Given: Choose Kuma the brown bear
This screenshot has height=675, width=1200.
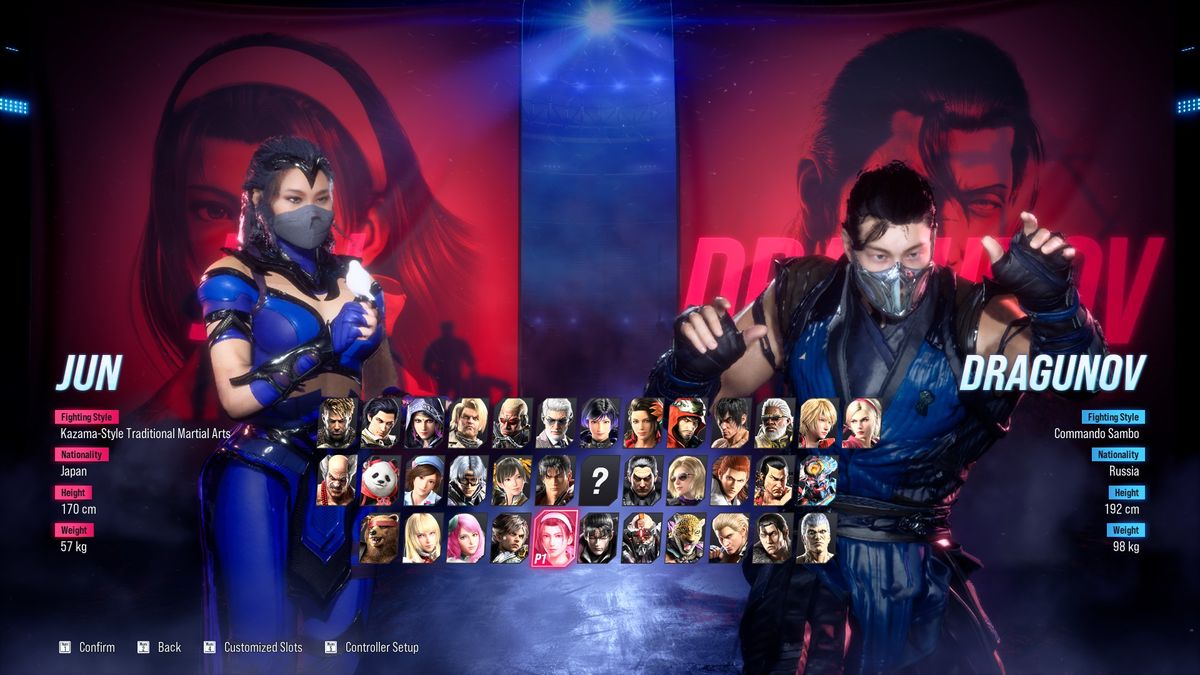Looking at the screenshot, I should [x=378, y=538].
